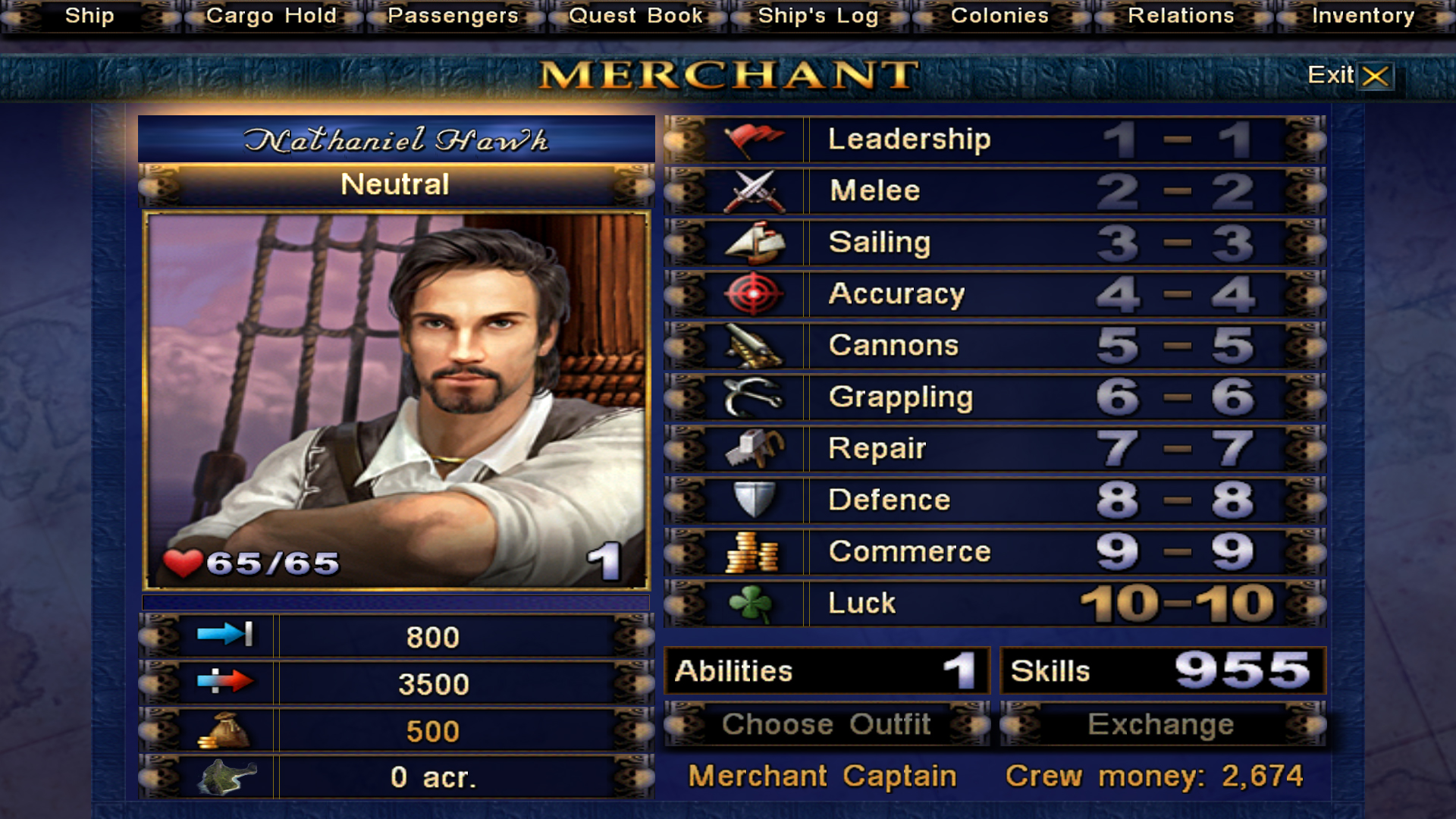
Task: Open the Passengers tab
Action: 453,16
